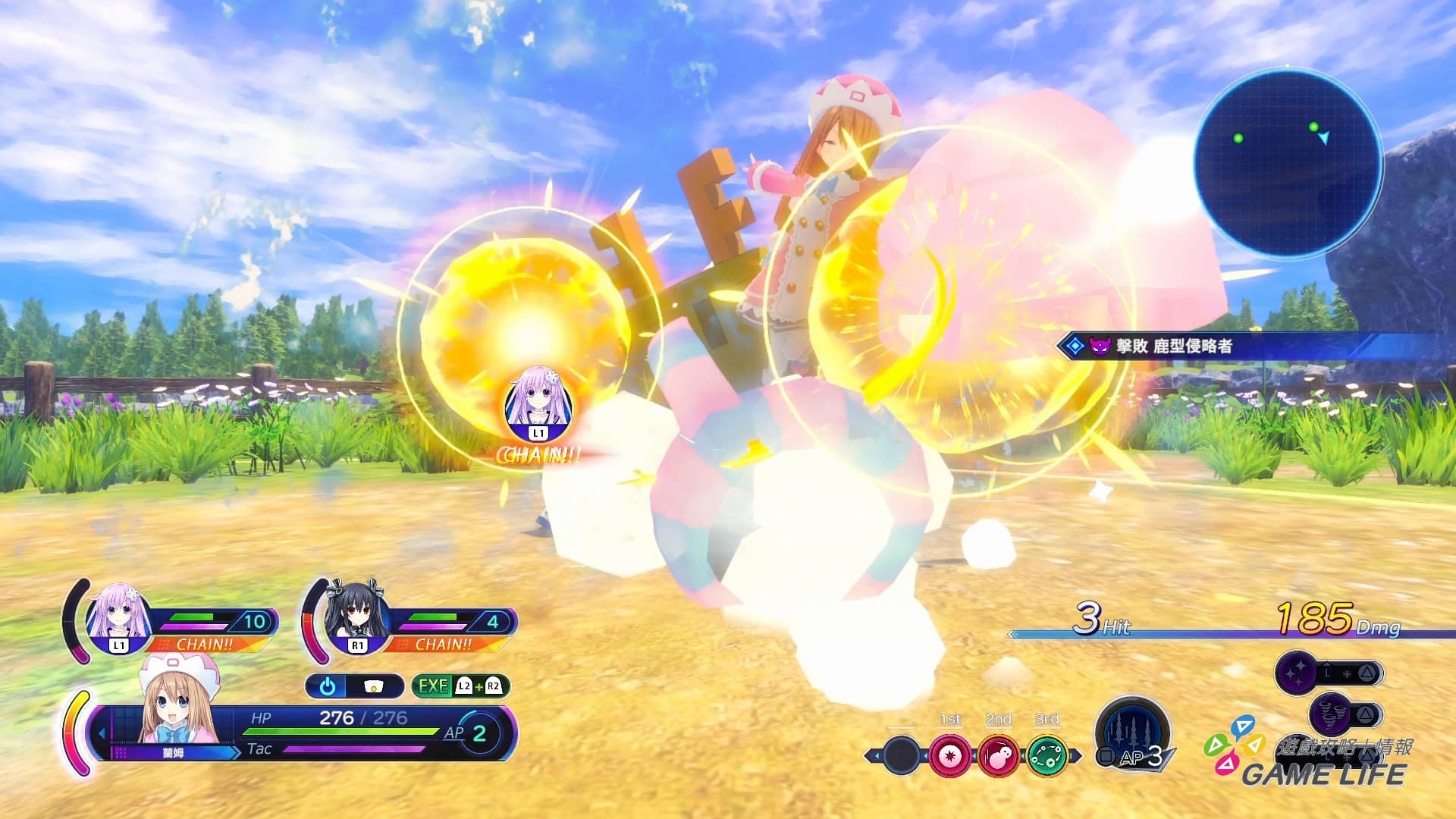Select Nepgear's party portrait with the L1 tag
This screenshot has width=1456, height=819.
point(118,617)
